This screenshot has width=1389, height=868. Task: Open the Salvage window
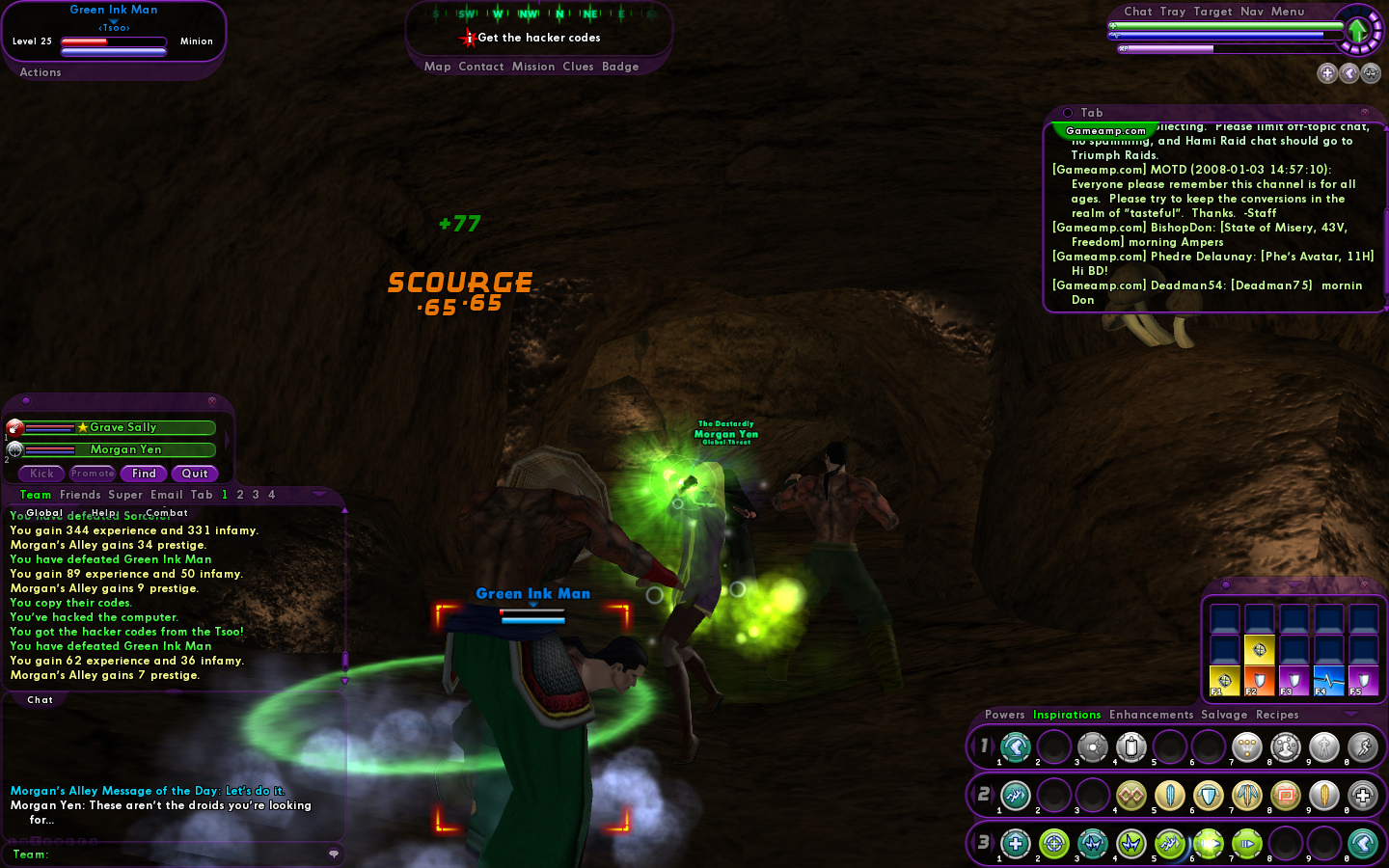coord(1224,715)
